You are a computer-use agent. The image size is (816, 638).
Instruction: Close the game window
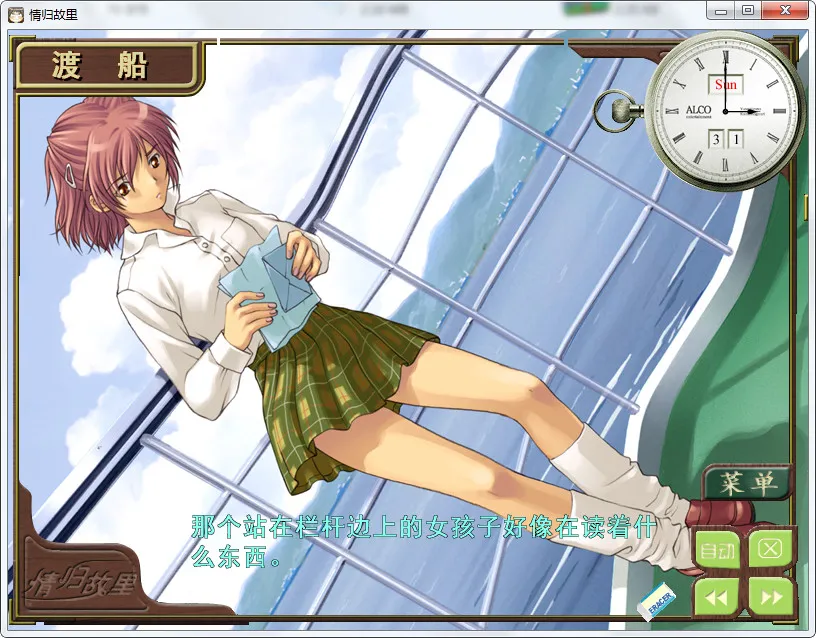[x=781, y=10]
